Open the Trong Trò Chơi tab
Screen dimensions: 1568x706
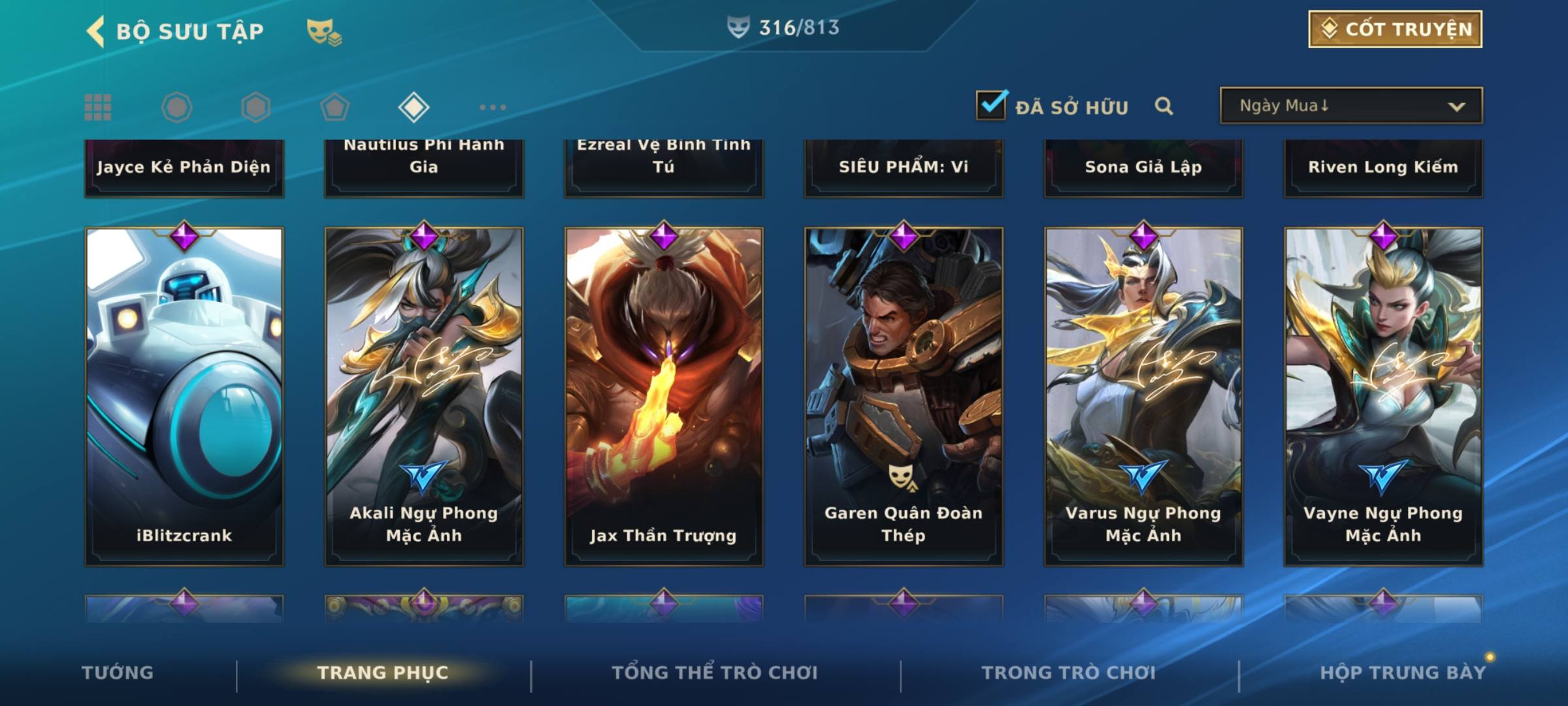(x=1069, y=673)
